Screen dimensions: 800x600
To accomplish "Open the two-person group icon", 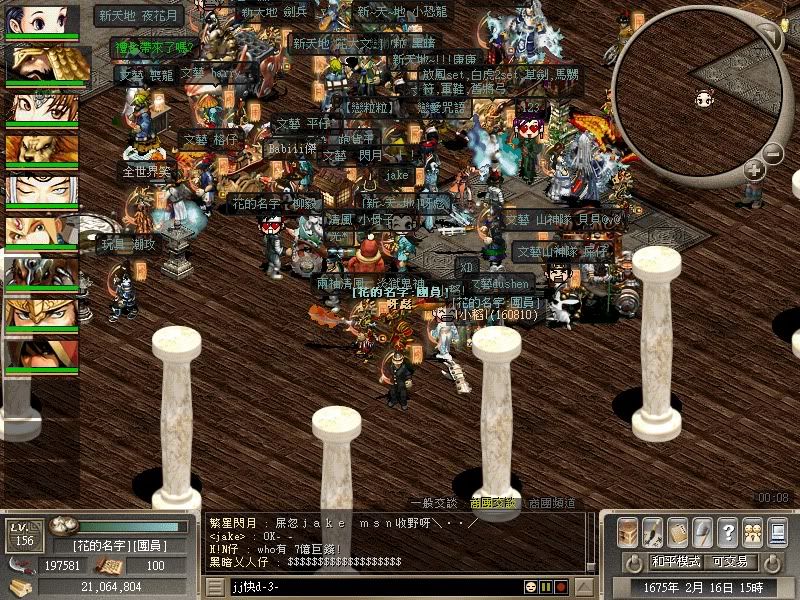I will pyautogui.click(x=752, y=531).
